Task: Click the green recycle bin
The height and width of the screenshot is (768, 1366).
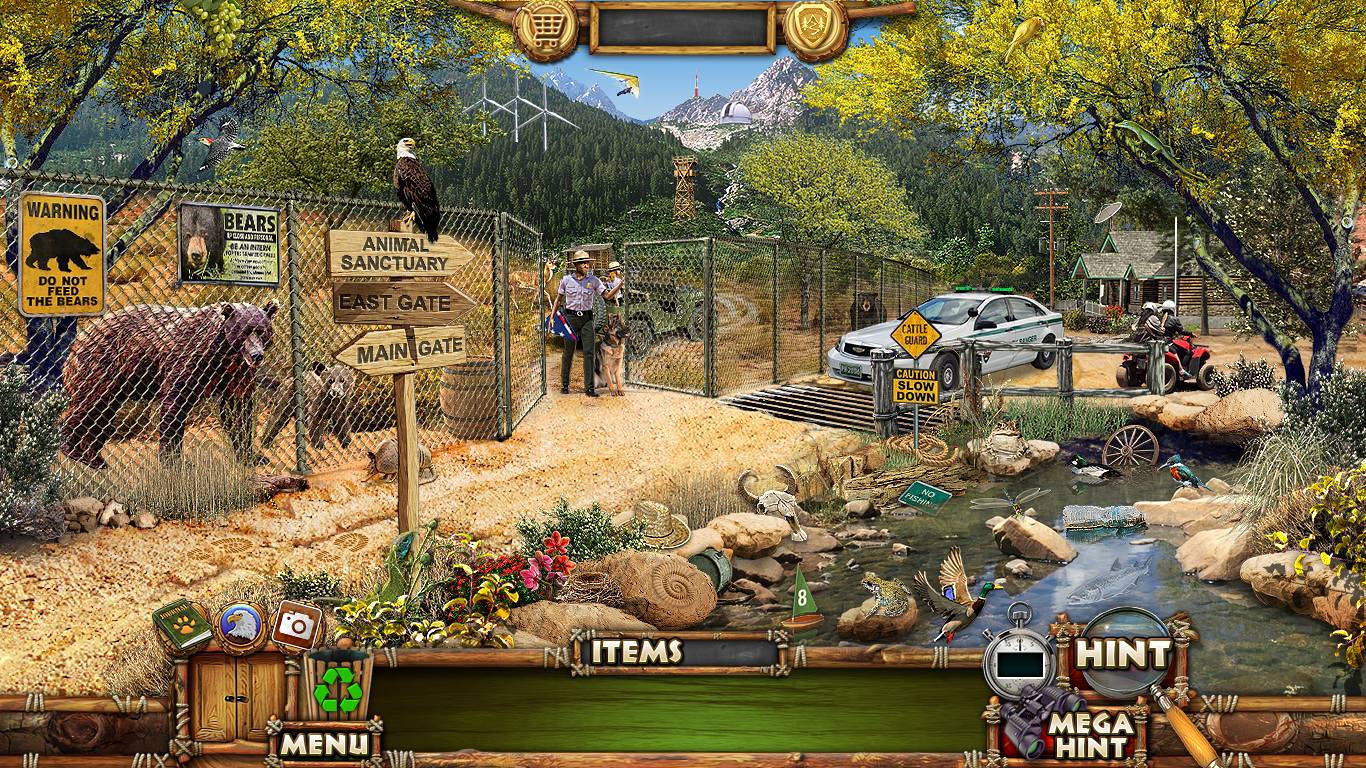Action: coord(338,686)
